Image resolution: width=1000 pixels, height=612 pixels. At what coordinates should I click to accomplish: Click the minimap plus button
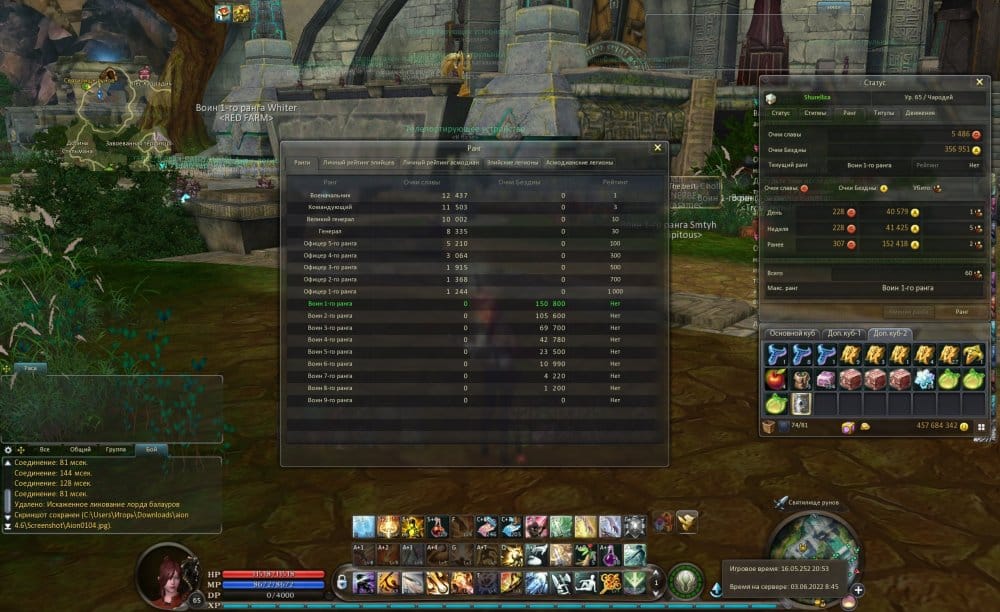858,590
